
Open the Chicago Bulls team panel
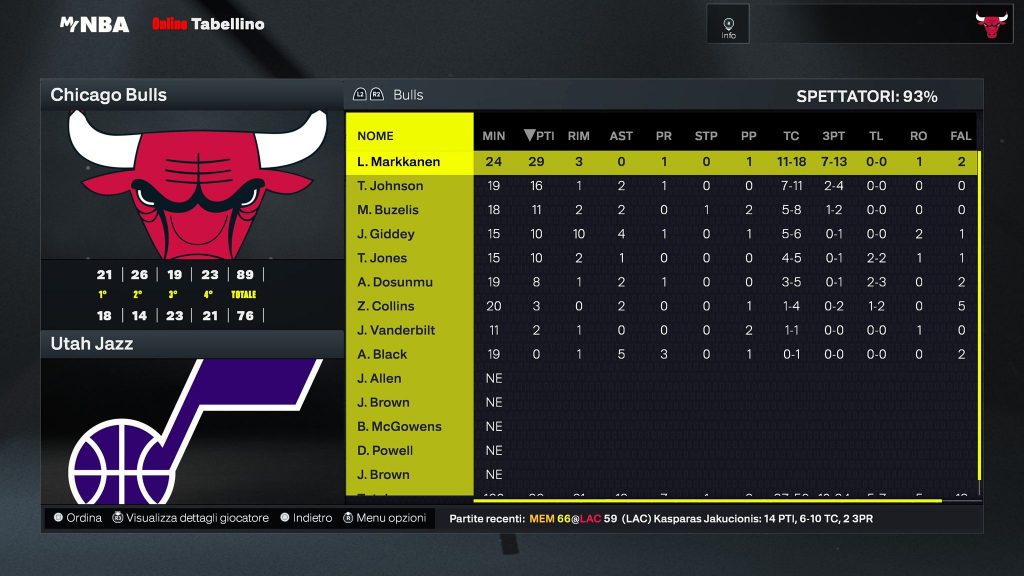click(x=191, y=96)
